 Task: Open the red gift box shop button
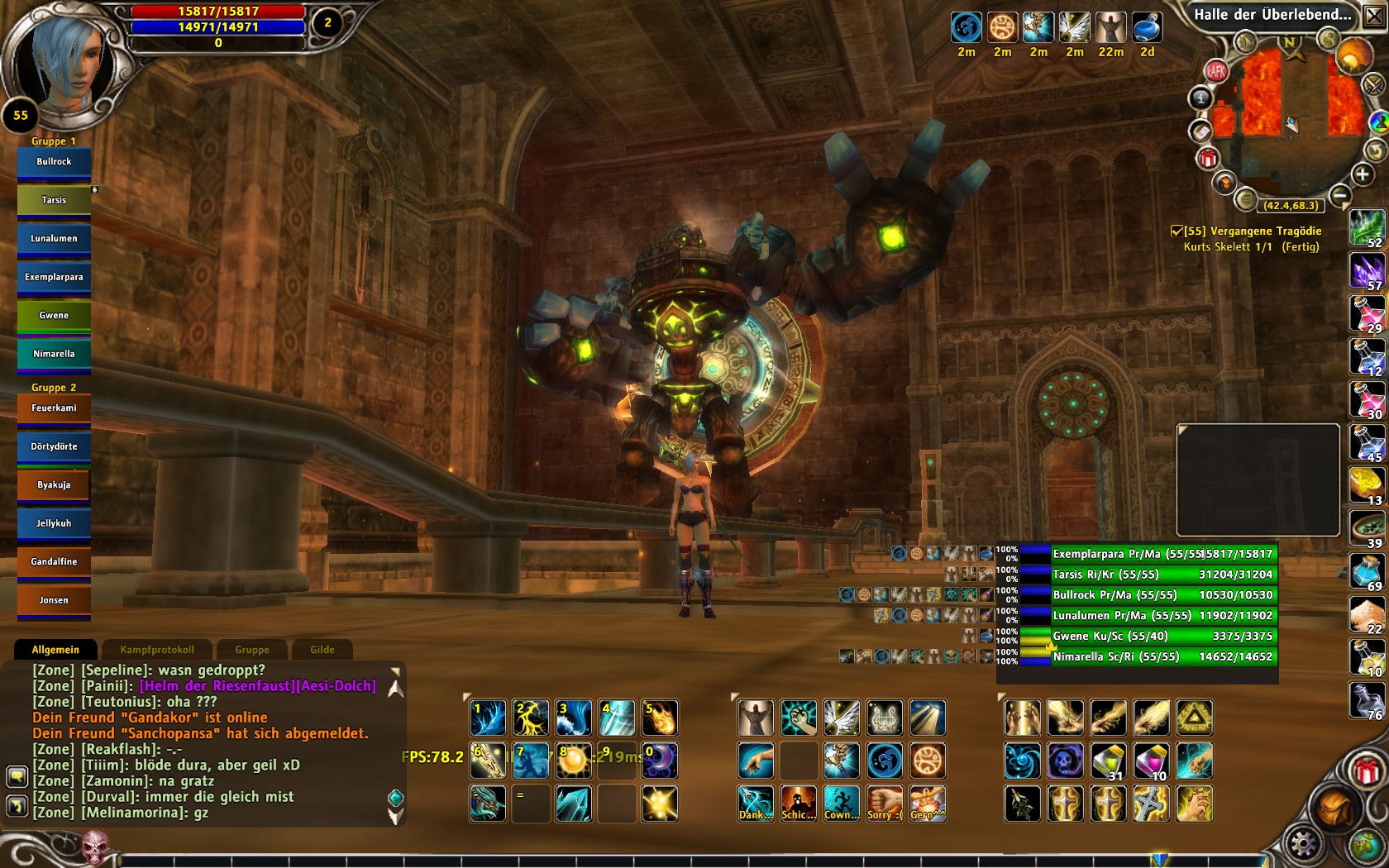pos(1367,771)
